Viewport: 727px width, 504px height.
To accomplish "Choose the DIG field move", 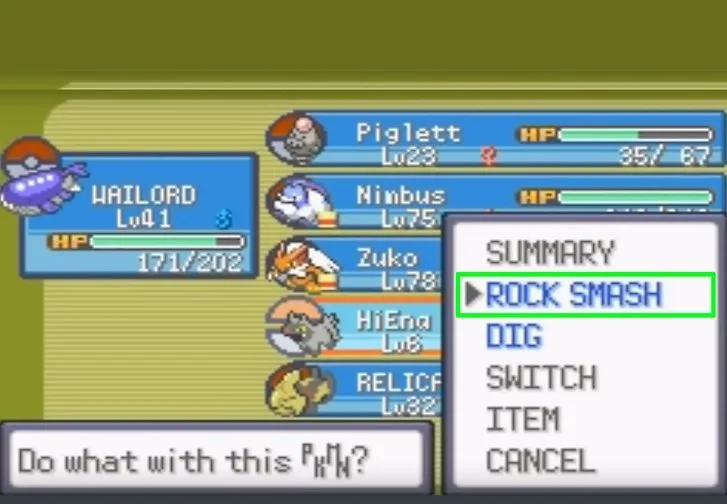I will 514,337.
